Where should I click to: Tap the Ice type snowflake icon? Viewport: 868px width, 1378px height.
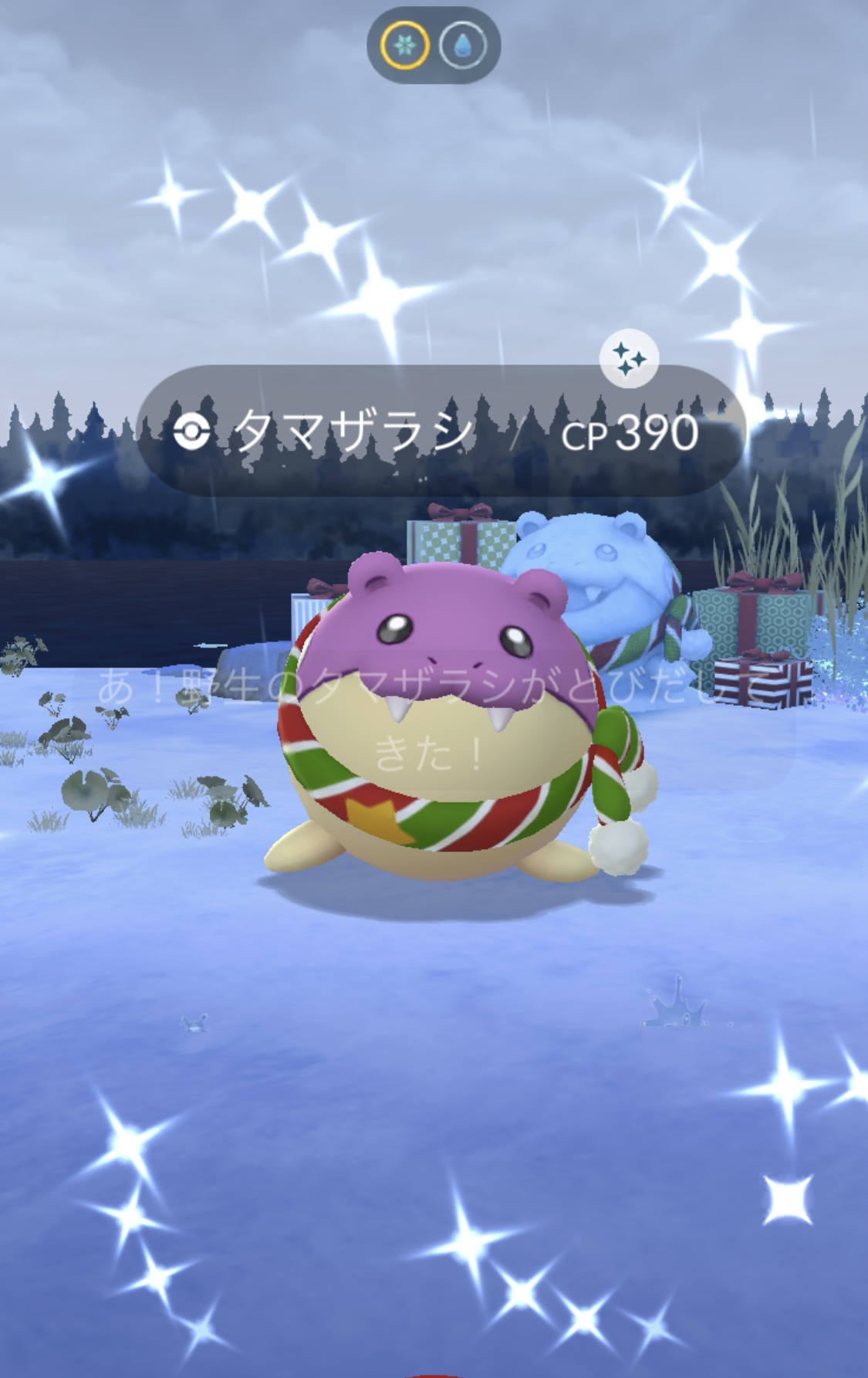point(404,45)
